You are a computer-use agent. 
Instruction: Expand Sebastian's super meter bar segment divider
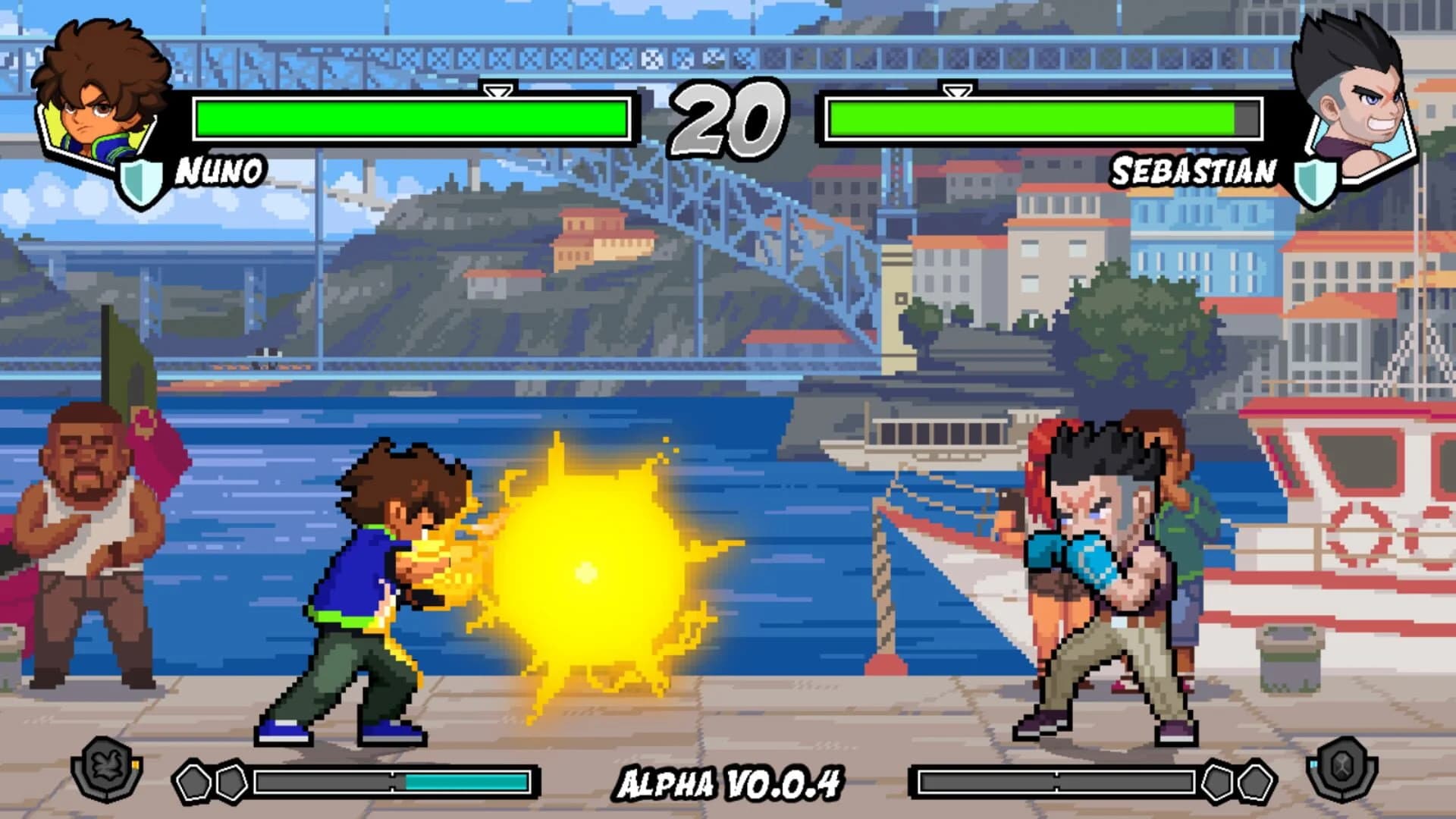pos(1057,781)
